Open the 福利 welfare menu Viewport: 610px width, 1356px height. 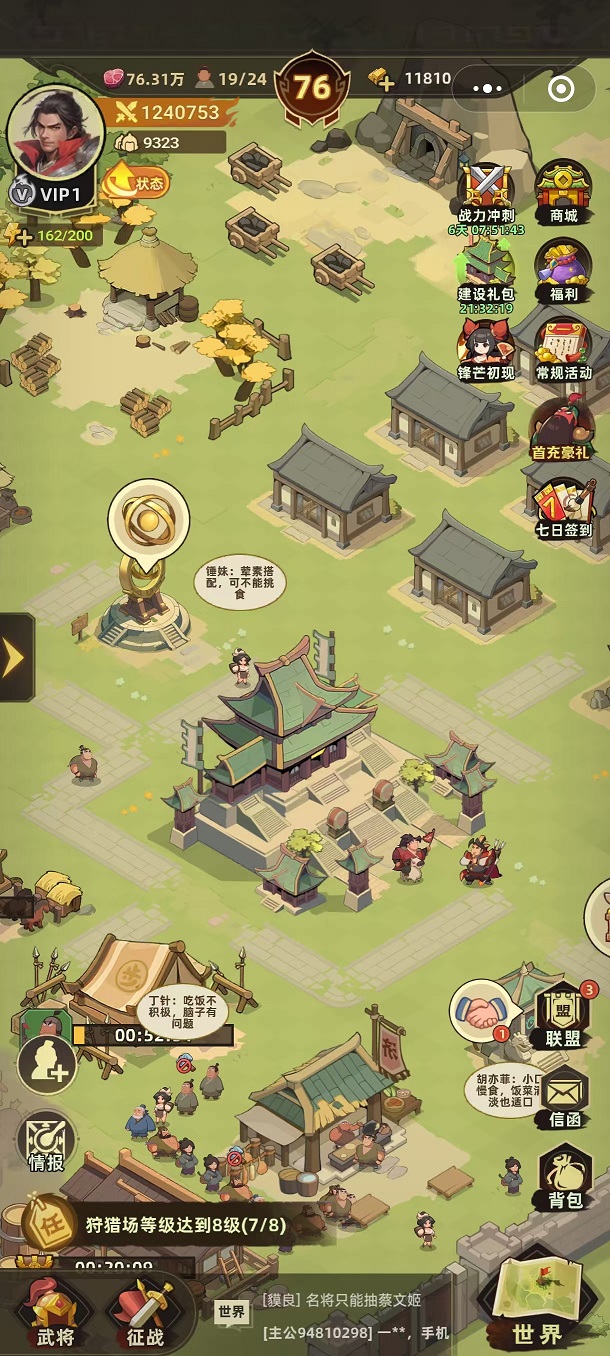[x=563, y=271]
